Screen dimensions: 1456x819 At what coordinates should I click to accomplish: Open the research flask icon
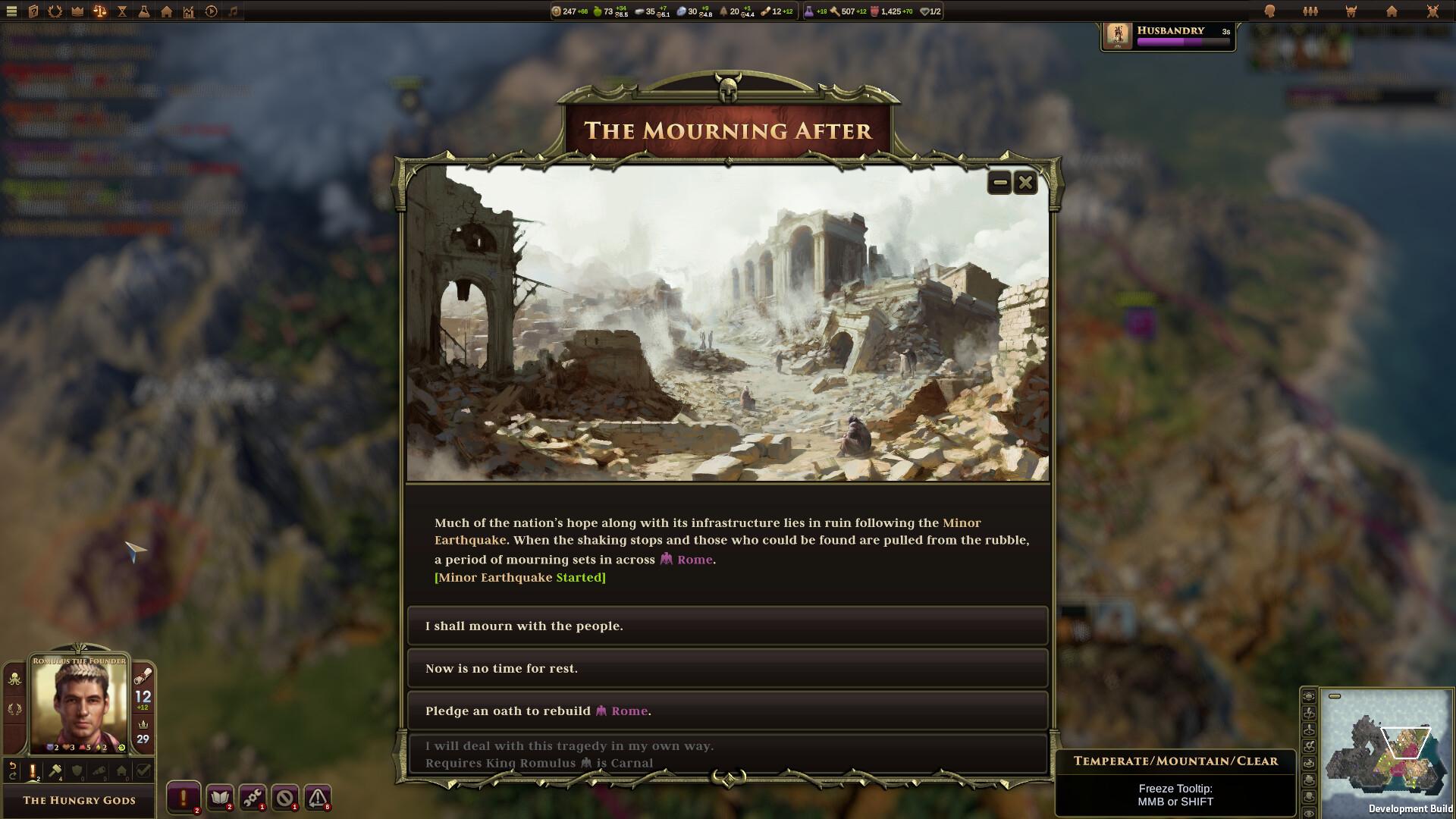143,11
